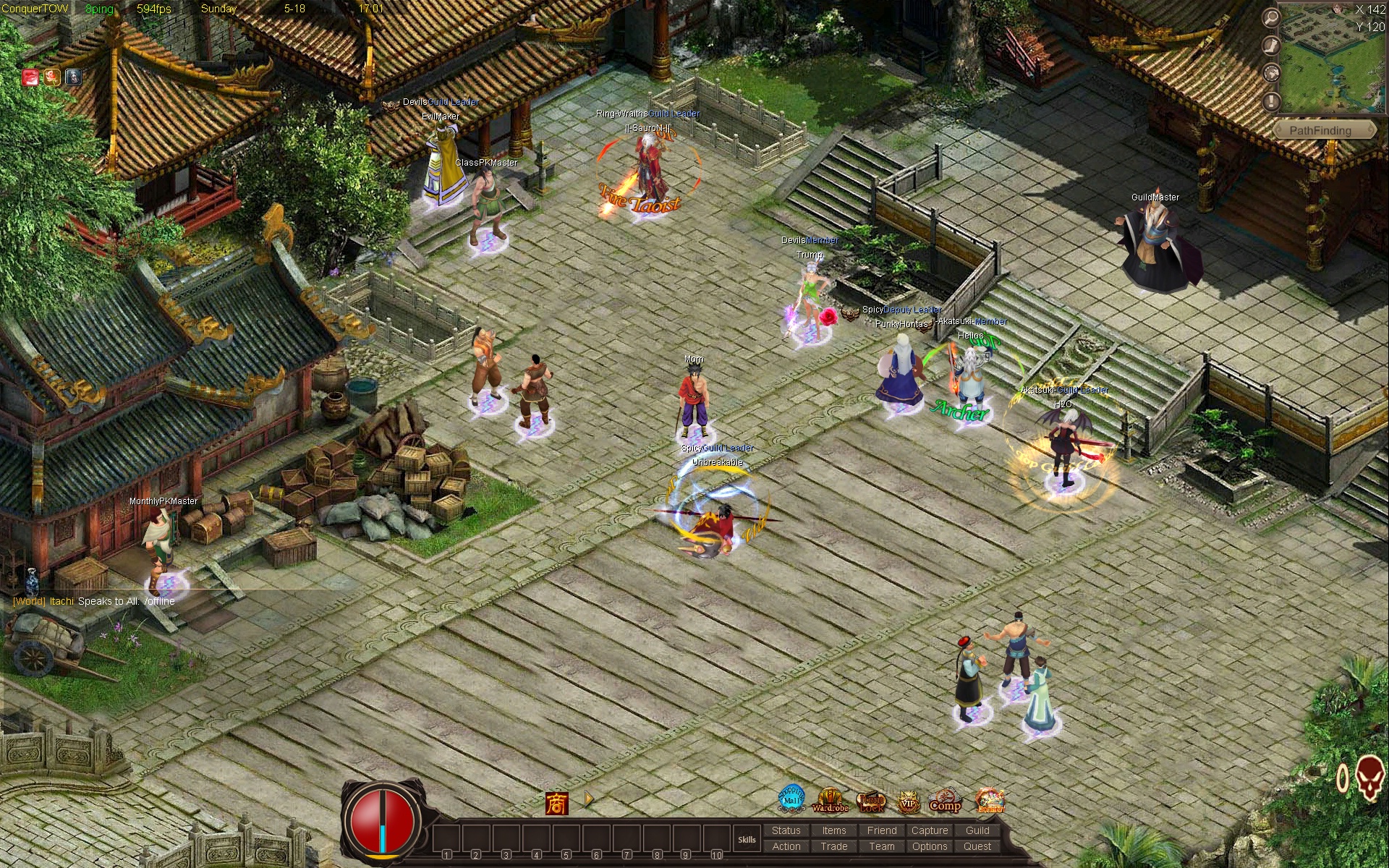The width and height of the screenshot is (1389, 868).
Task: Show the Friend list
Action: coord(881,830)
